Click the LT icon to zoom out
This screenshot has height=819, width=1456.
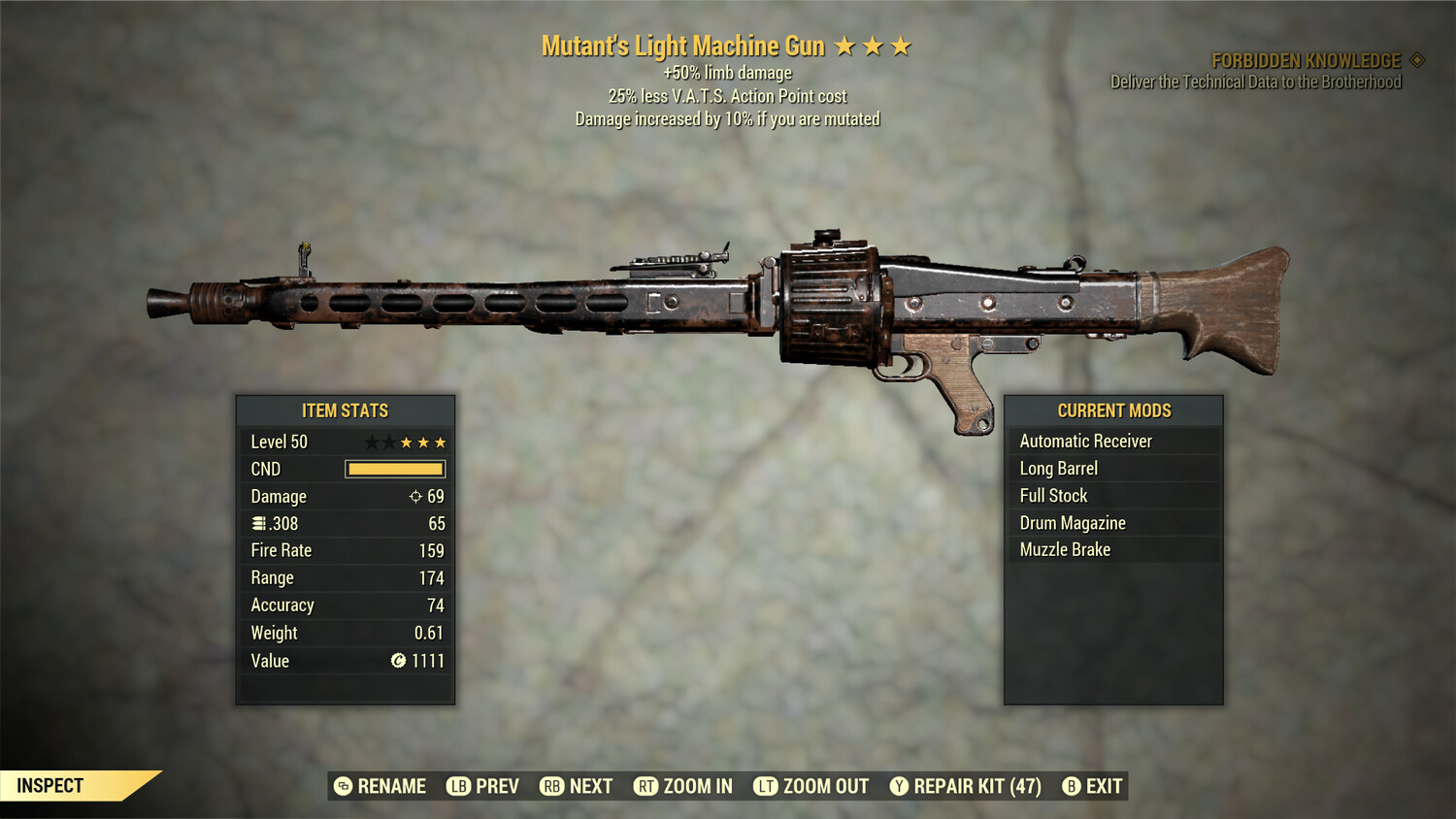(765, 786)
